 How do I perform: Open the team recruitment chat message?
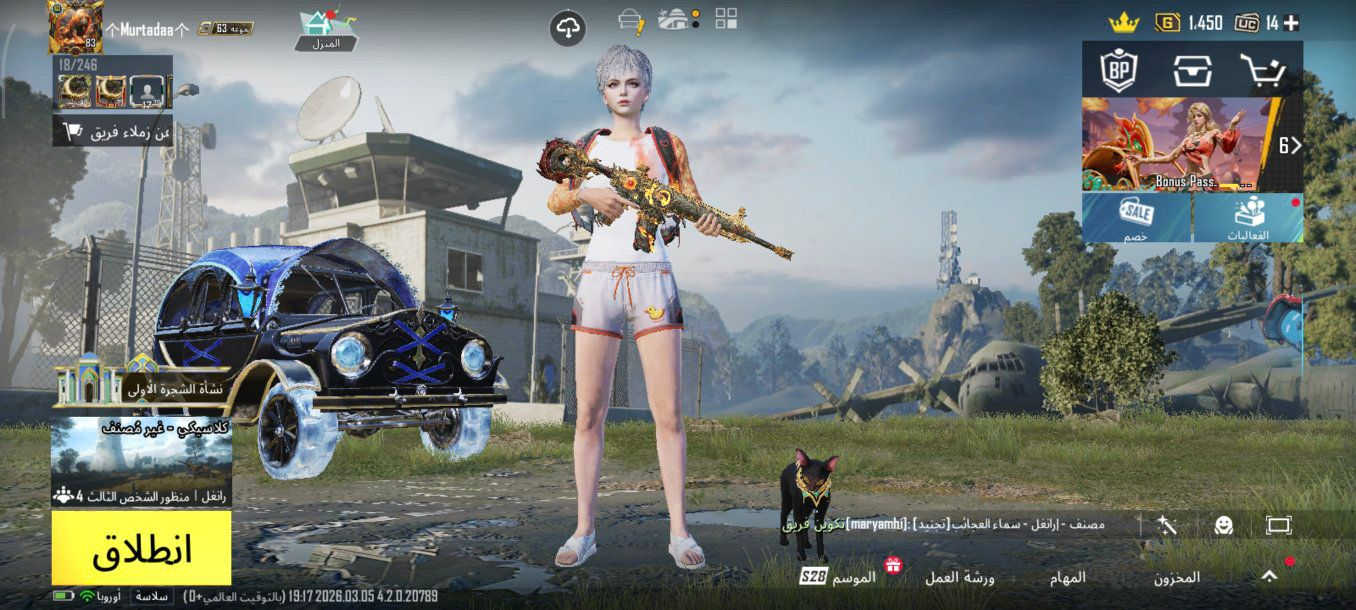(x=960, y=524)
